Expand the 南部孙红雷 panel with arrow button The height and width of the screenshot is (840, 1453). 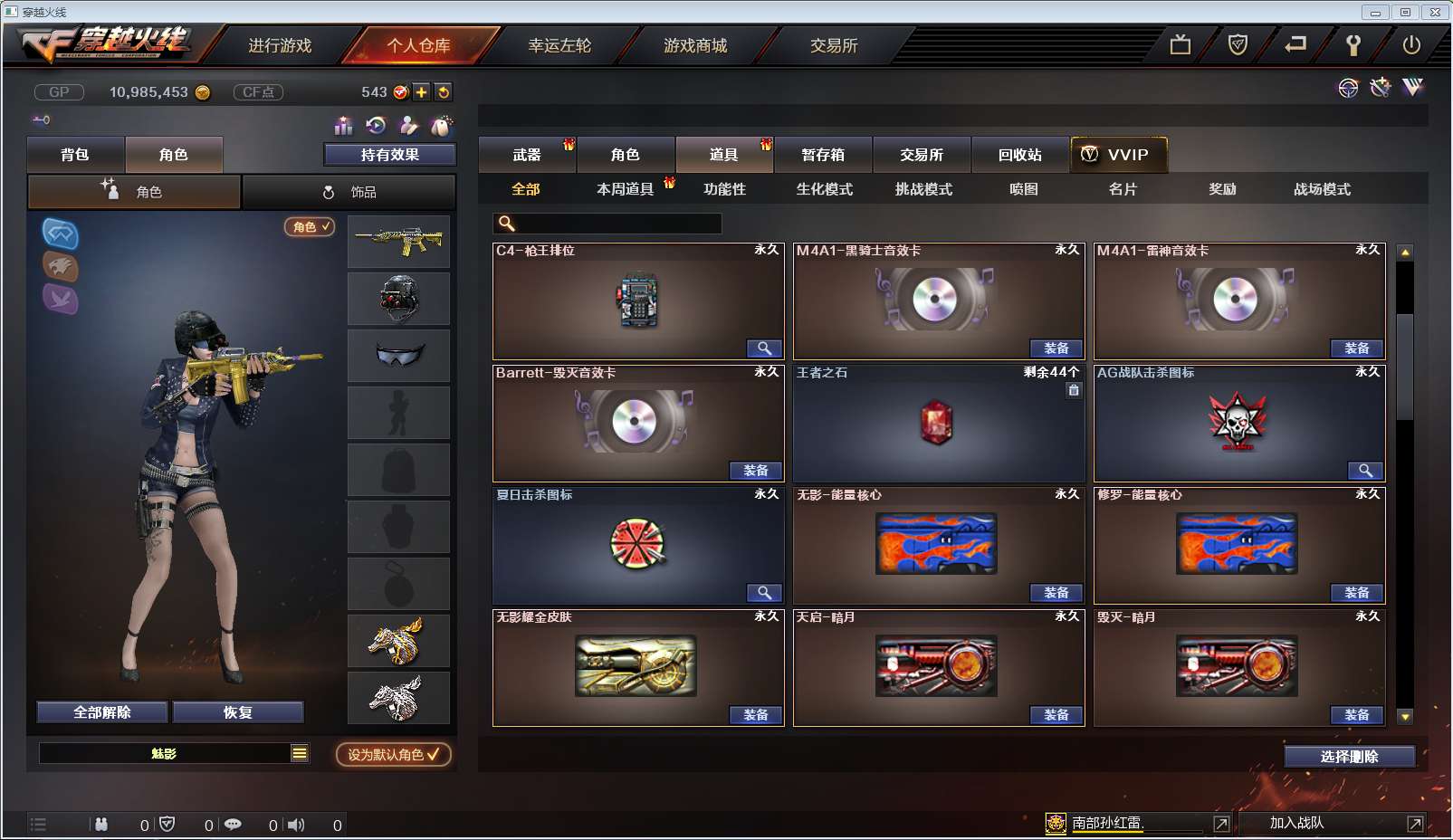point(1221,824)
